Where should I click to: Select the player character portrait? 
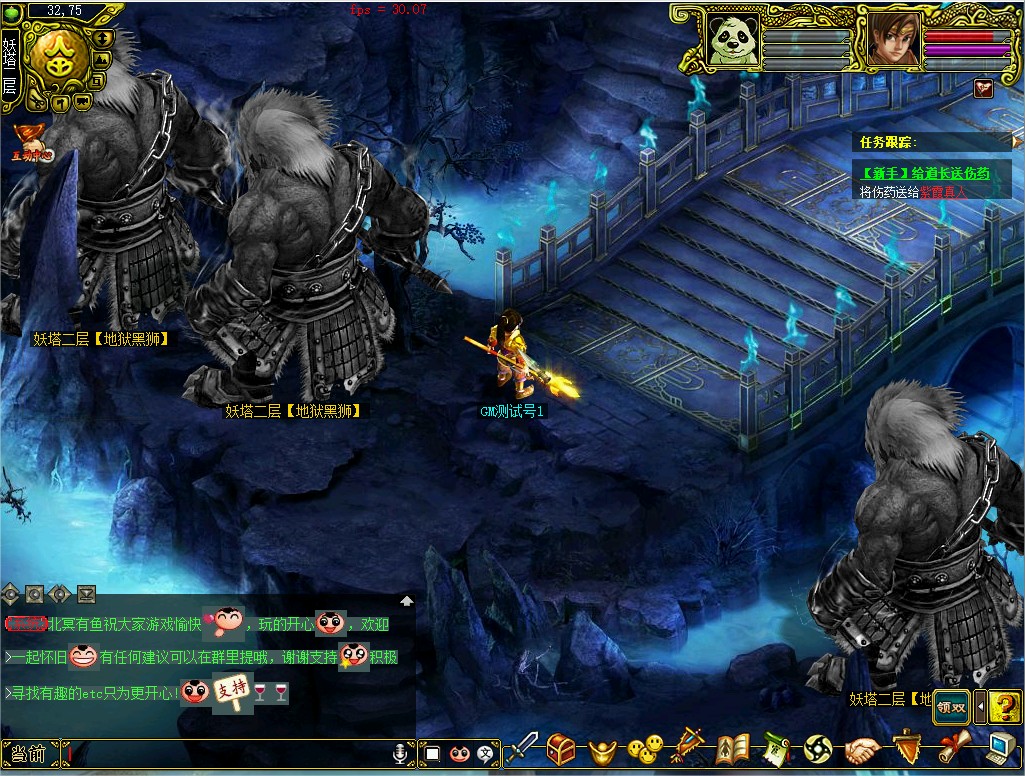coord(893,40)
